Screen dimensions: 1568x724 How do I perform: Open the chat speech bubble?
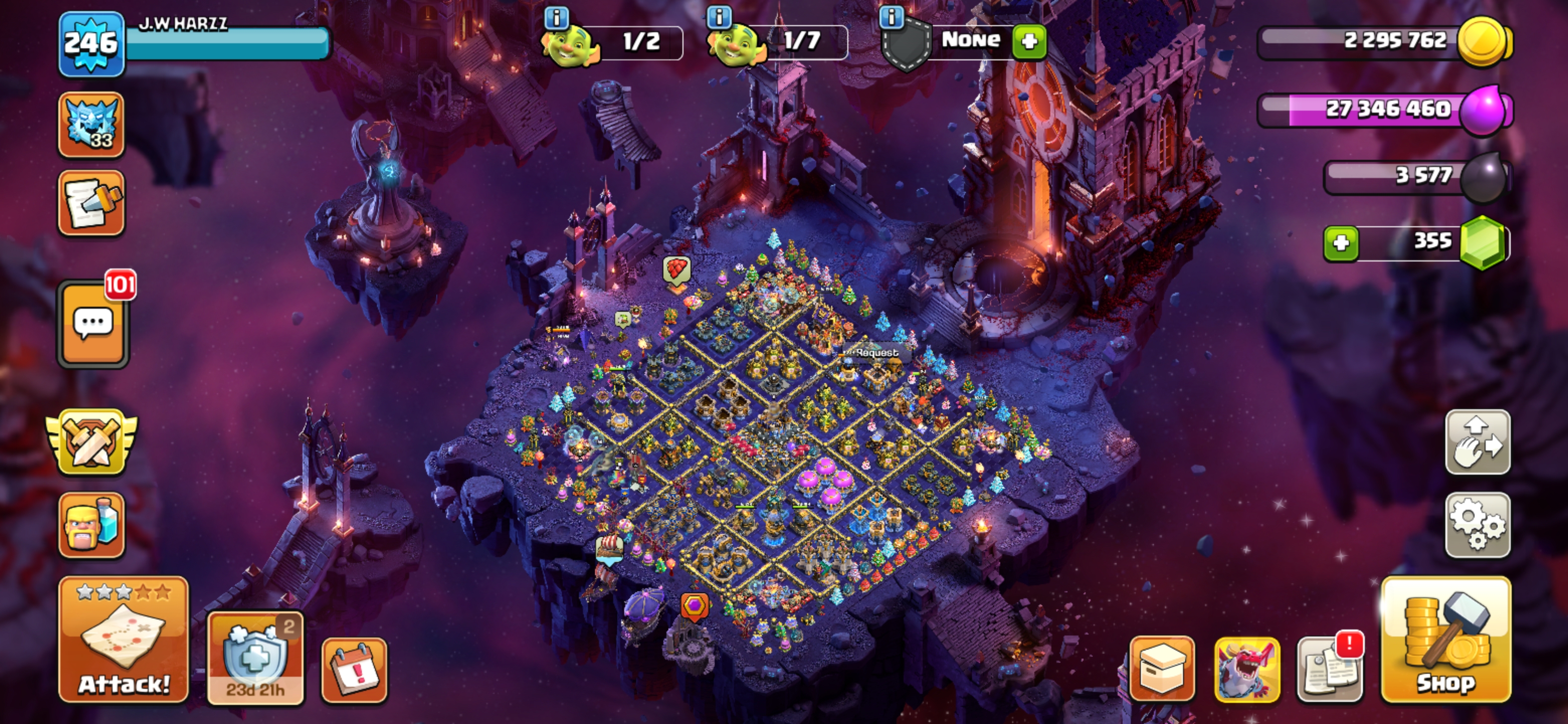pyautogui.click(x=93, y=323)
